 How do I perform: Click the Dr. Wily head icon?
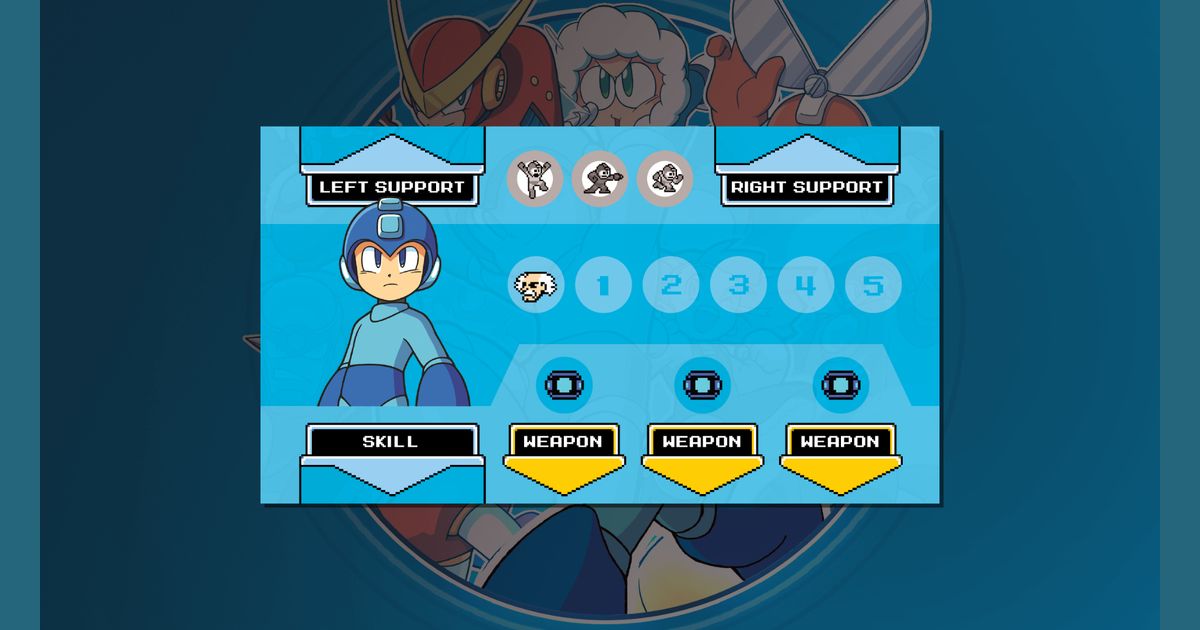pyautogui.click(x=535, y=286)
